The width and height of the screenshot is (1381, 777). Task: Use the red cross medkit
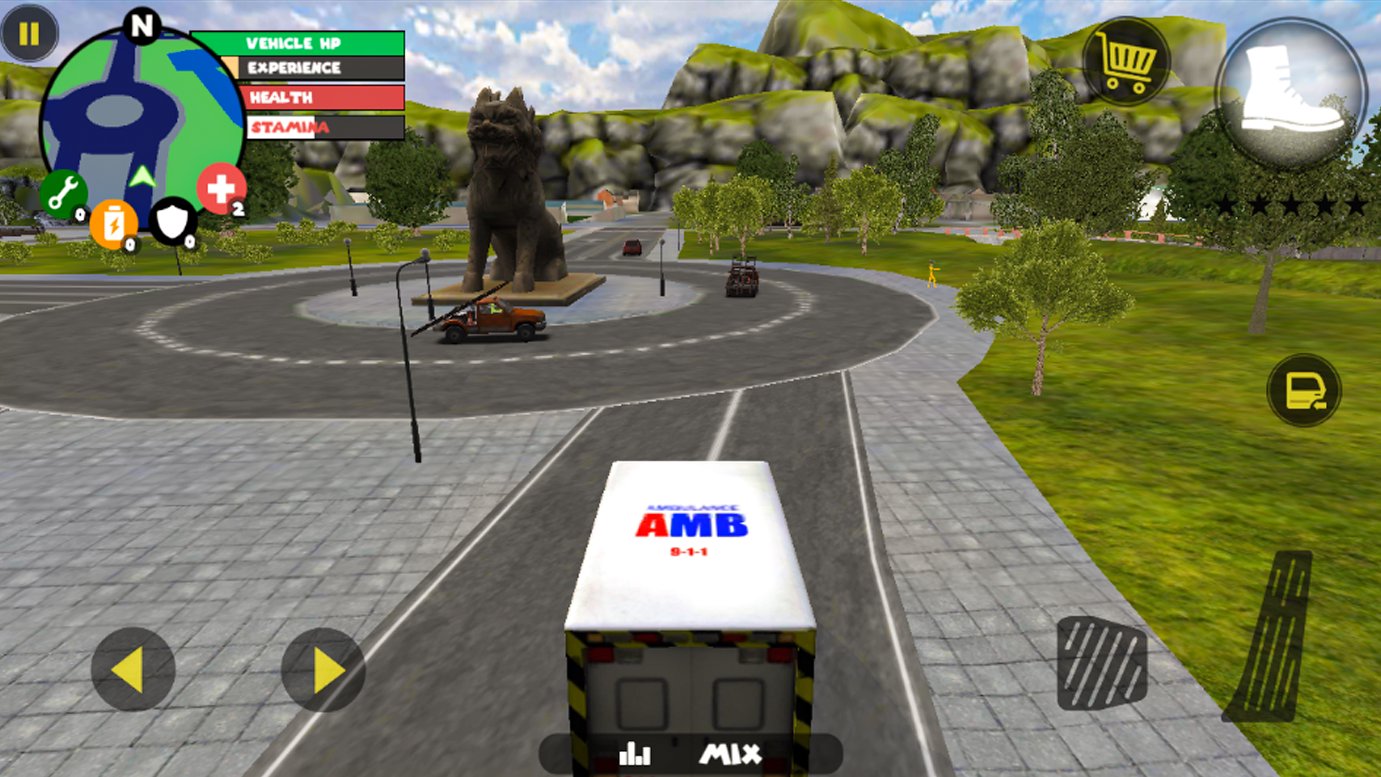pyautogui.click(x=221, y=188)
